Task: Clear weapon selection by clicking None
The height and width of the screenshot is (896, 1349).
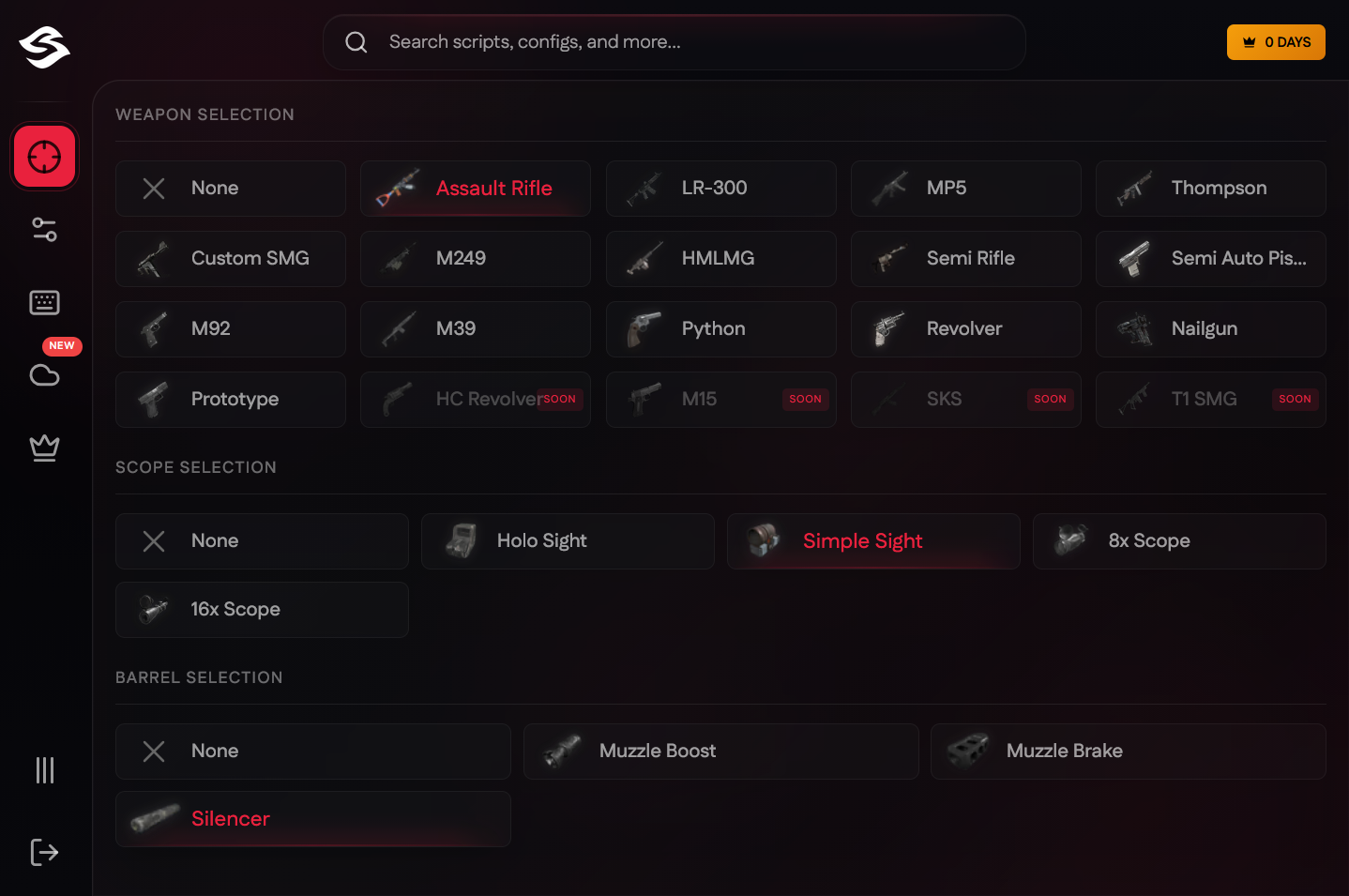Action: [x=230, y=188]
